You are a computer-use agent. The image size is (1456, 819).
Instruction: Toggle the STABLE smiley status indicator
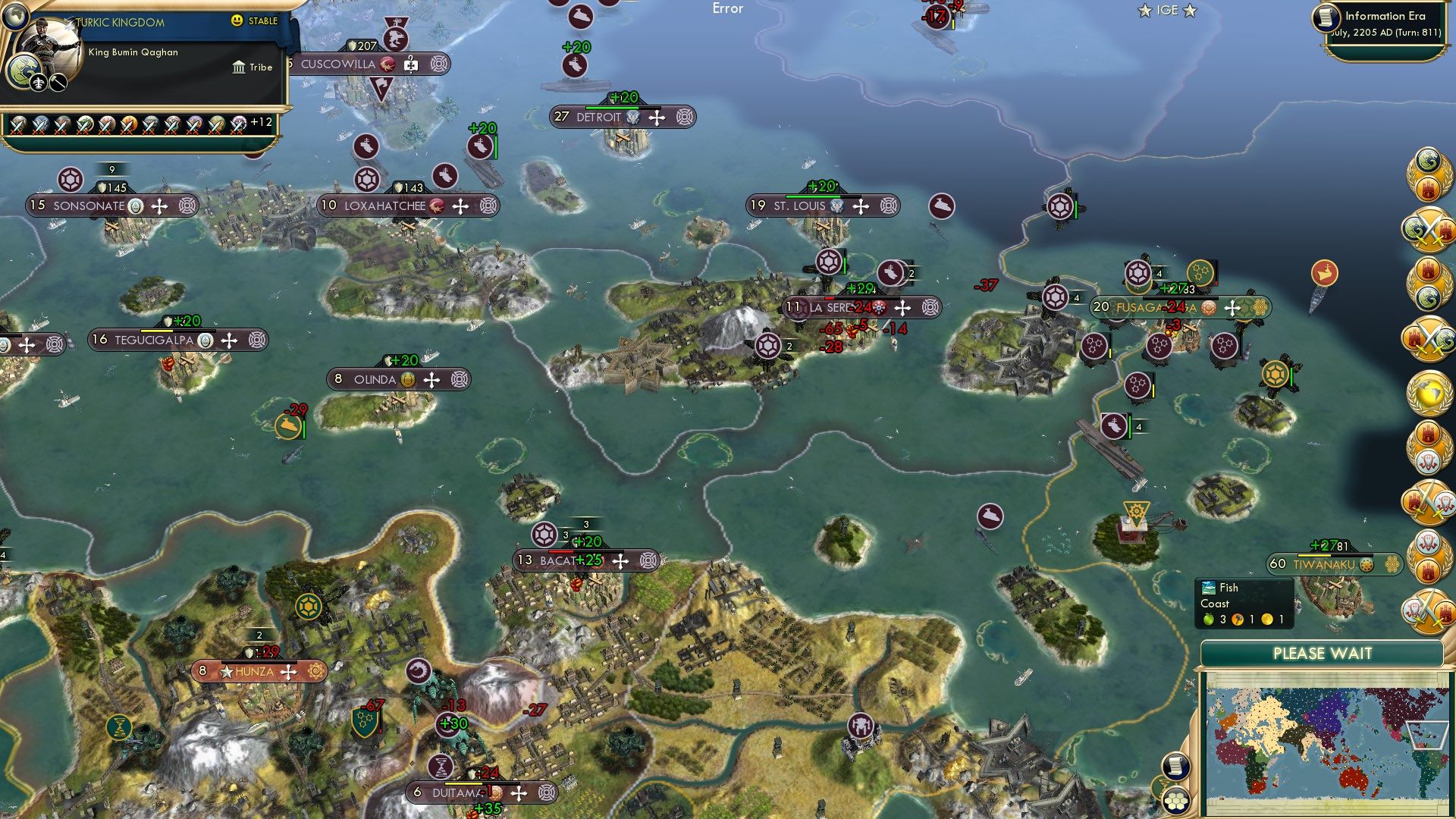point(236,20)
